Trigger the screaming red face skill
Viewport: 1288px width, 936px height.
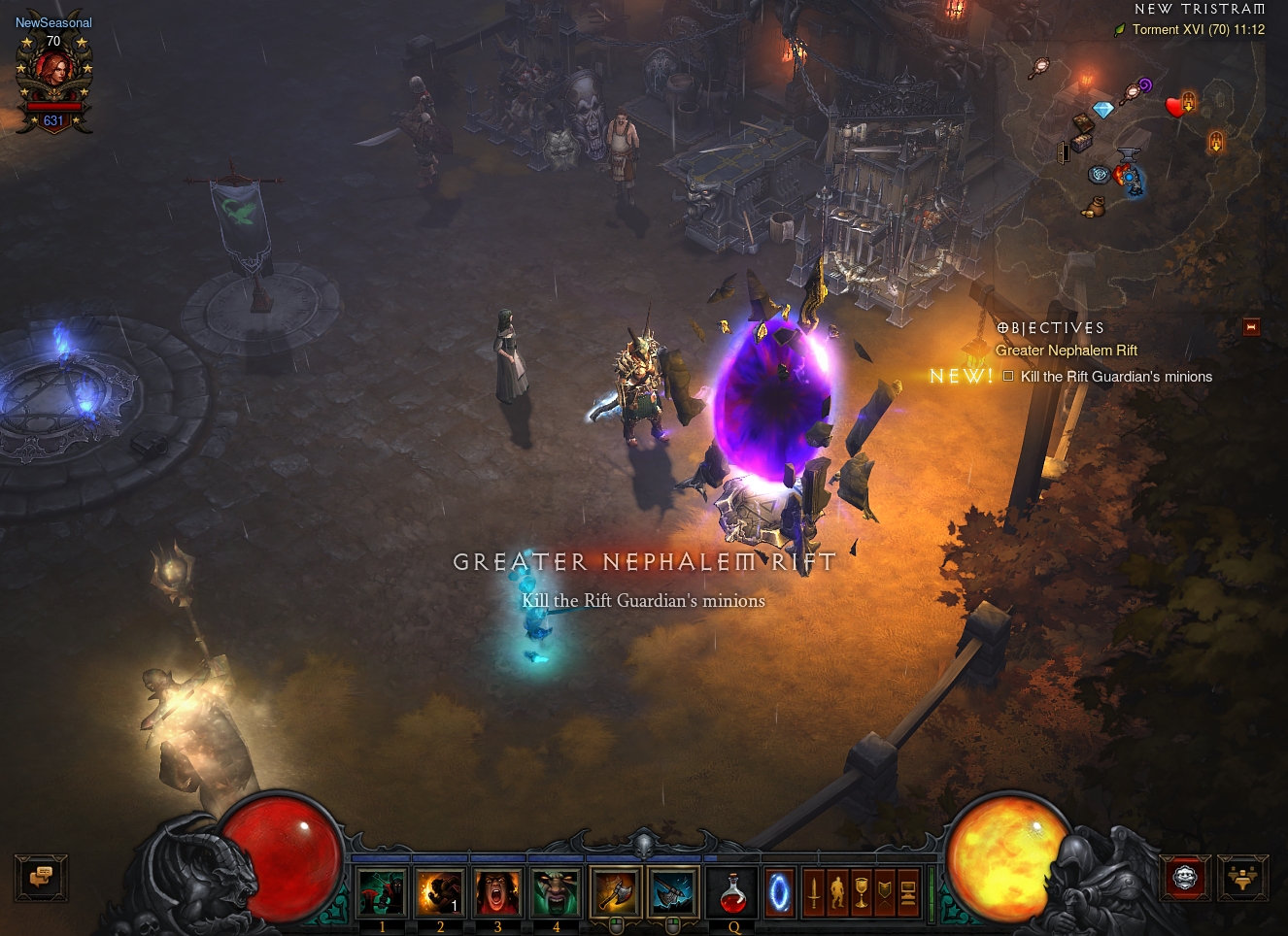(x=497, y=892)
